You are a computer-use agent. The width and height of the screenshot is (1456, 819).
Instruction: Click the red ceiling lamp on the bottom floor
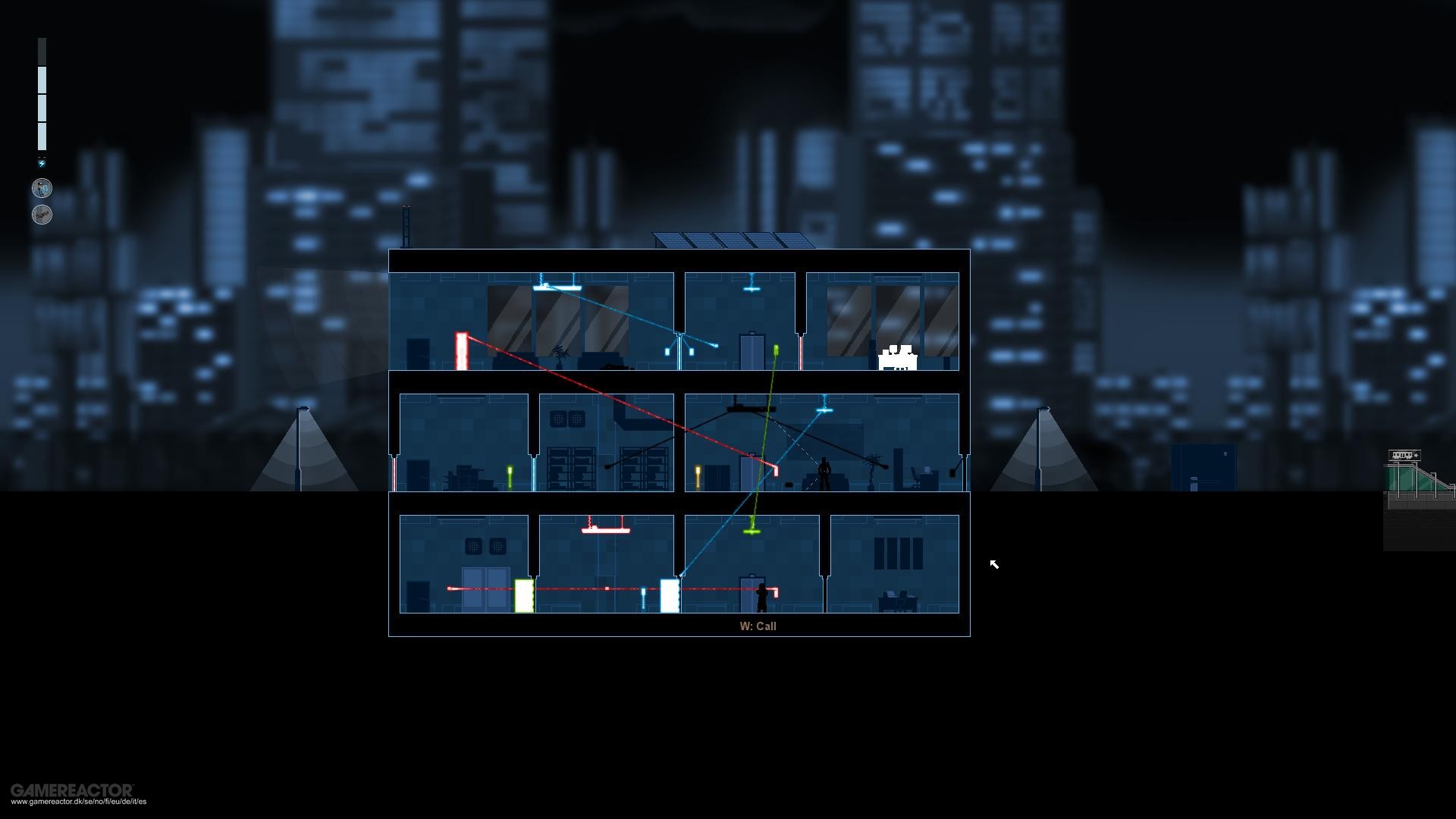click(x=606, y=531)
